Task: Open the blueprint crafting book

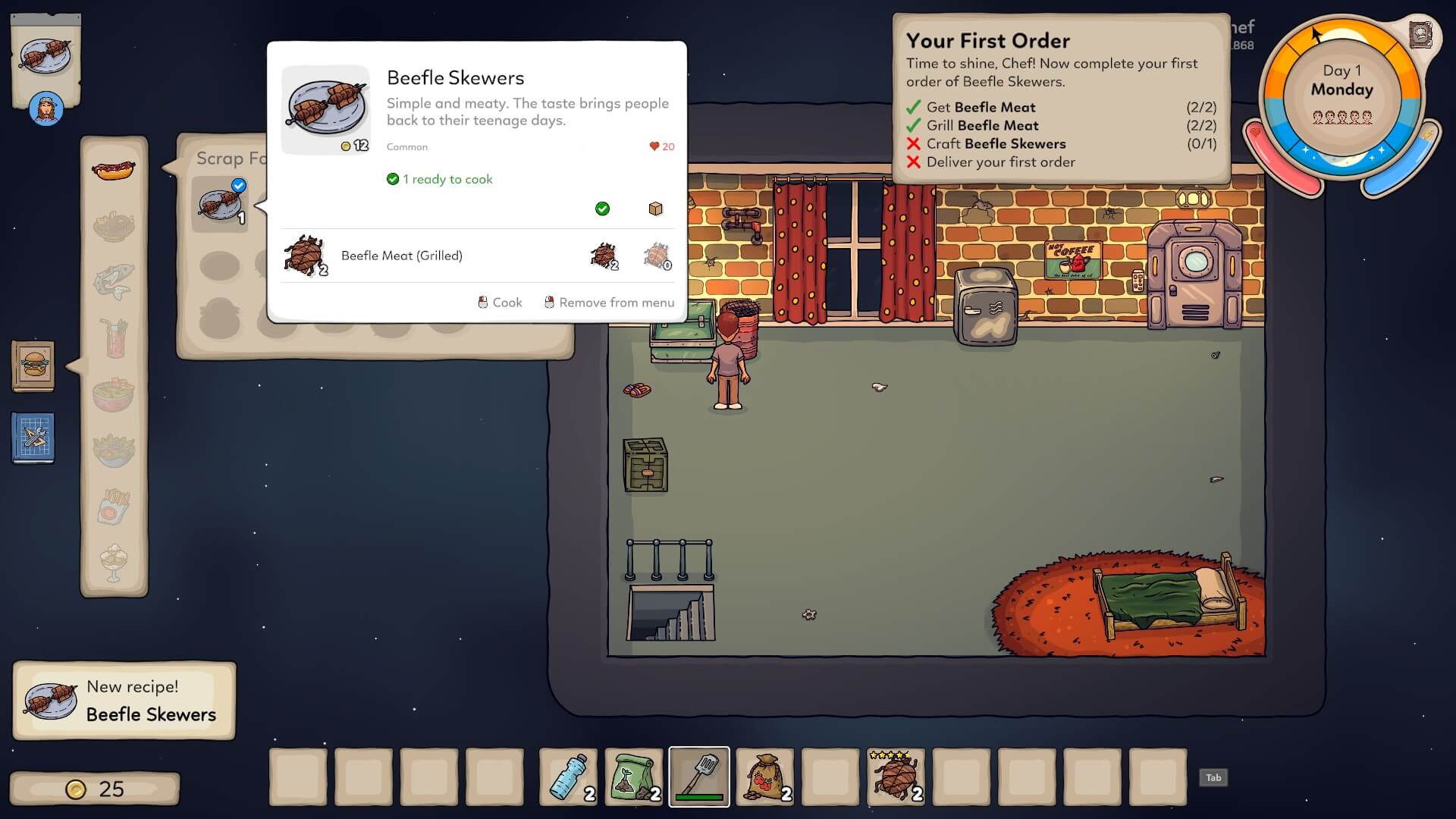Action: 33,438
